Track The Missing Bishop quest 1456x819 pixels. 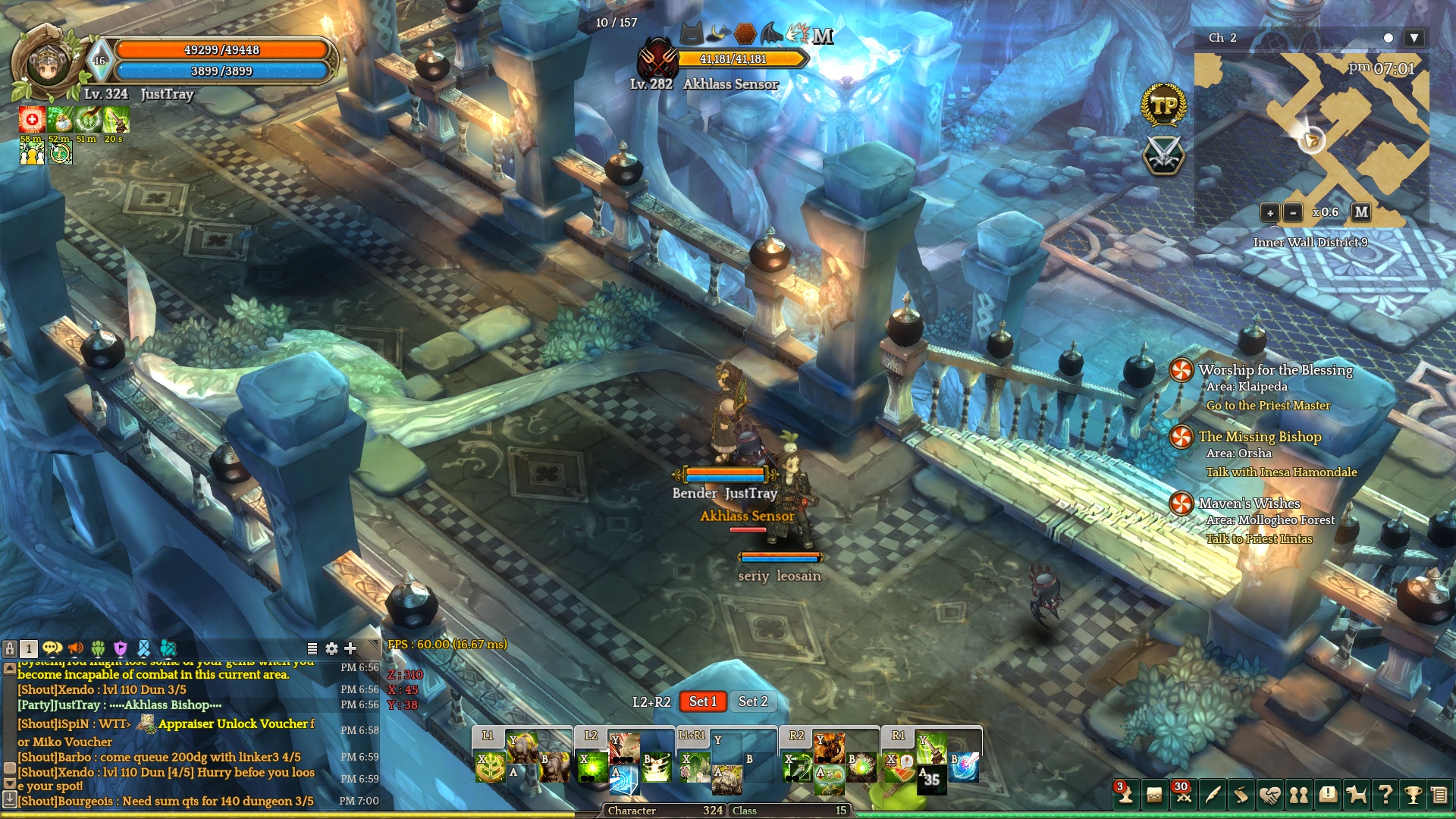1260,437
